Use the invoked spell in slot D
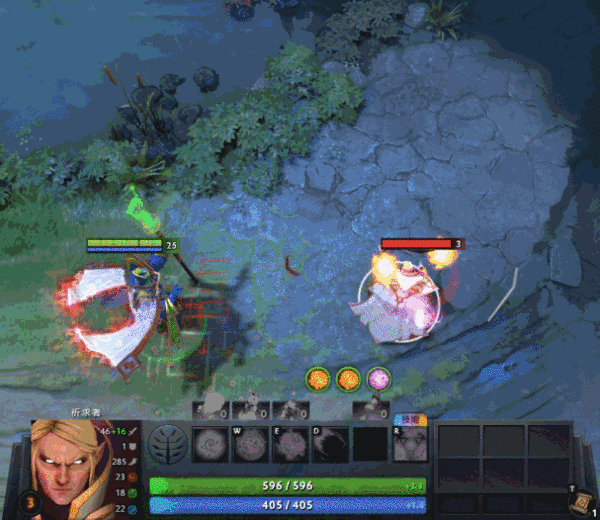 (x=331, y=444)
